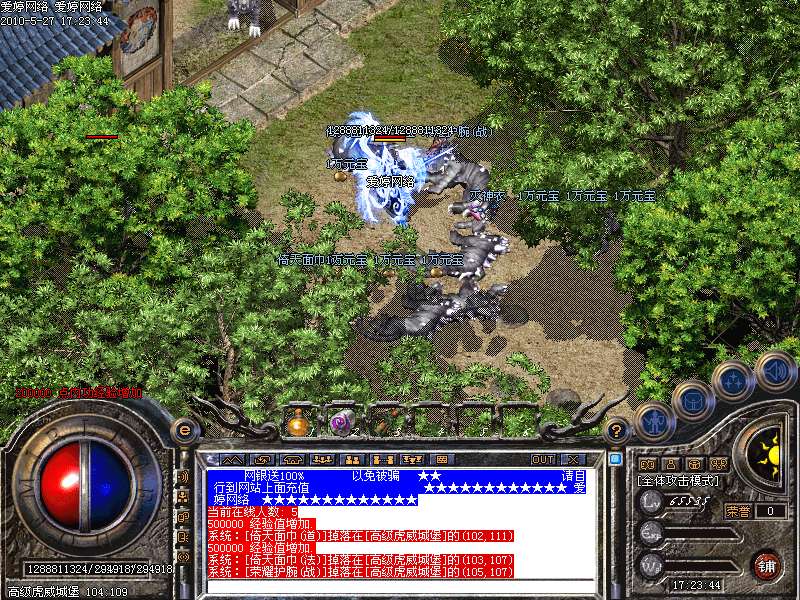
Task: Open the bag inventory round button
Action: (693, 401)
